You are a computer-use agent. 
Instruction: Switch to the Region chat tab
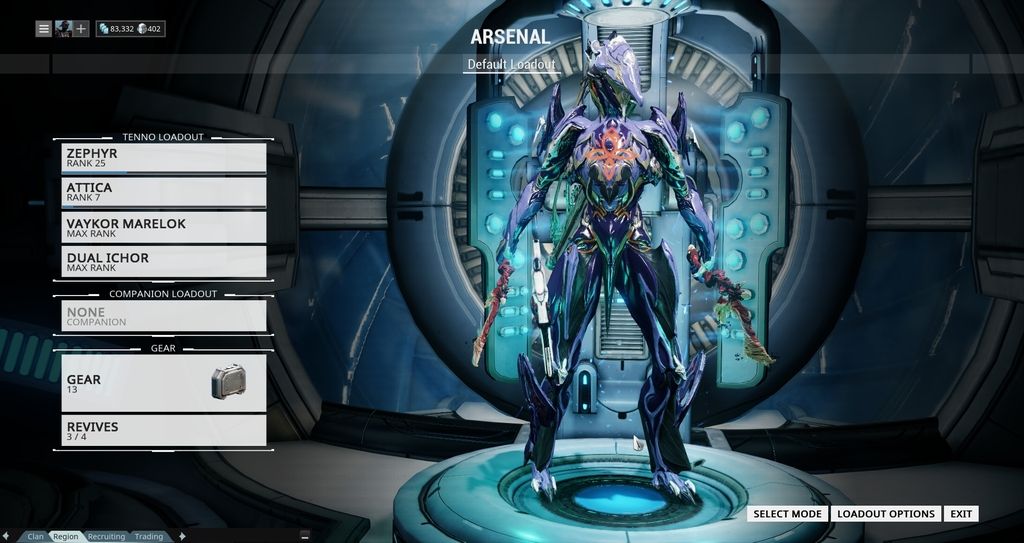point(66,537)
